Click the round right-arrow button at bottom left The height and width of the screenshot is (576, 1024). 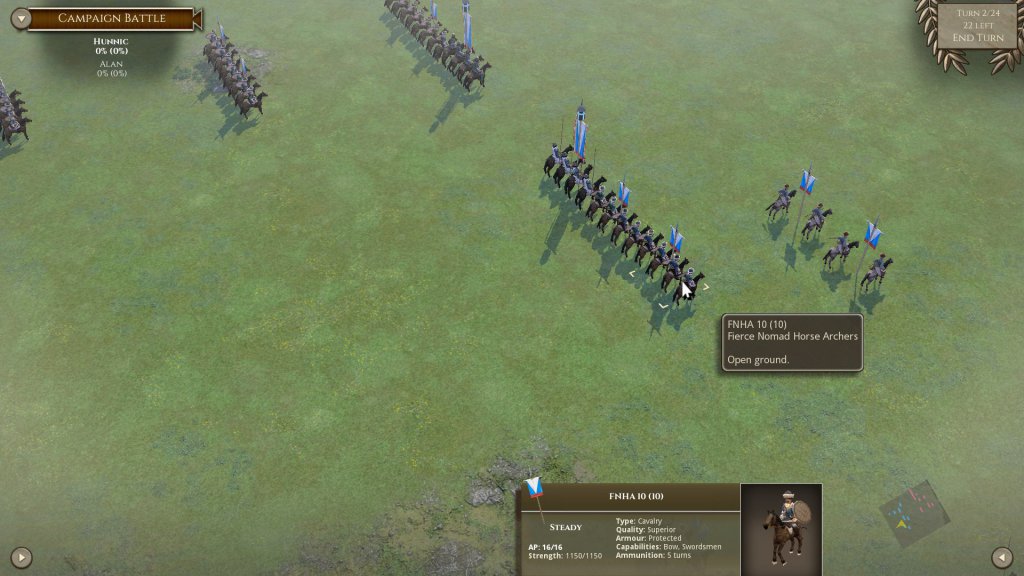click(x=21, y=557)
